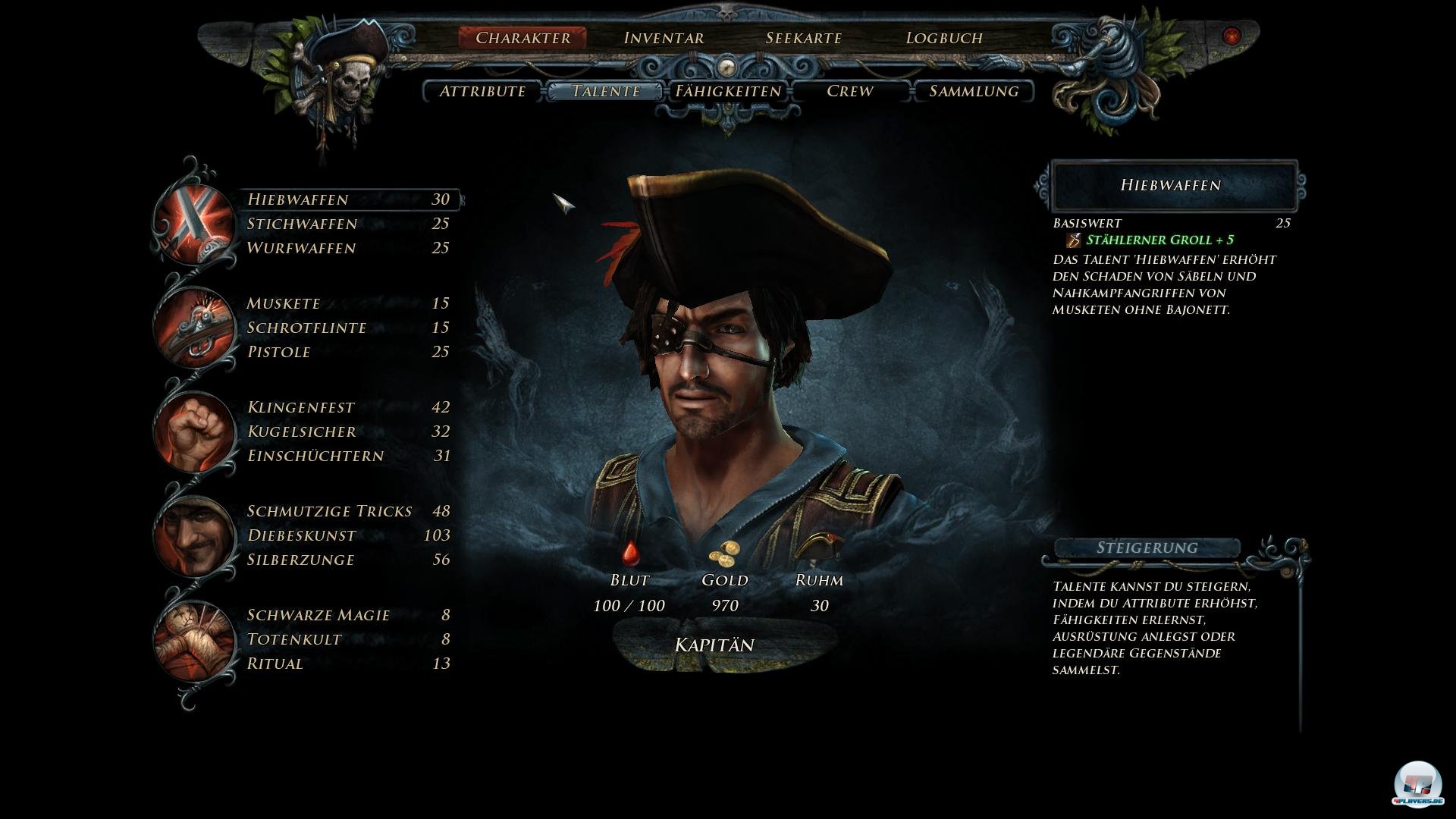
Task: Click the crossed sabres melee category icon
Action: pos(194,224)
